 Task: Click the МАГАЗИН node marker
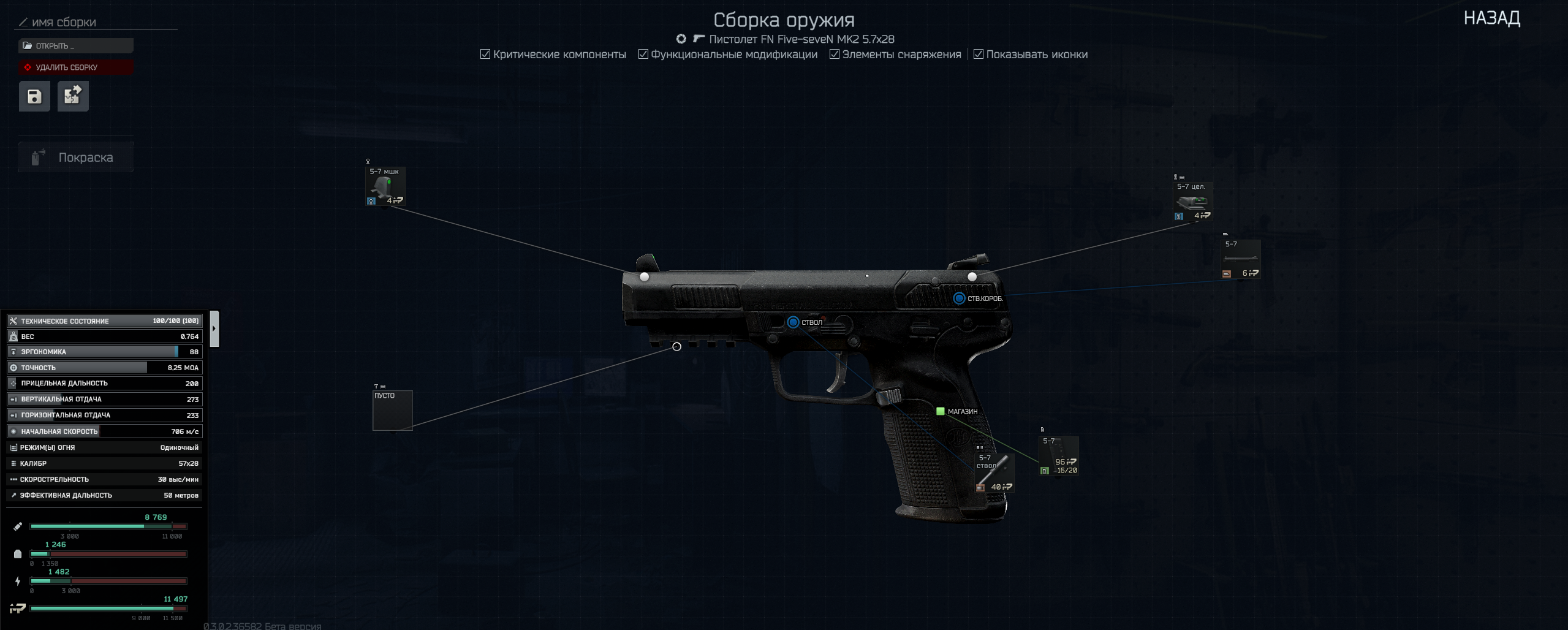[x=940, y=411]
